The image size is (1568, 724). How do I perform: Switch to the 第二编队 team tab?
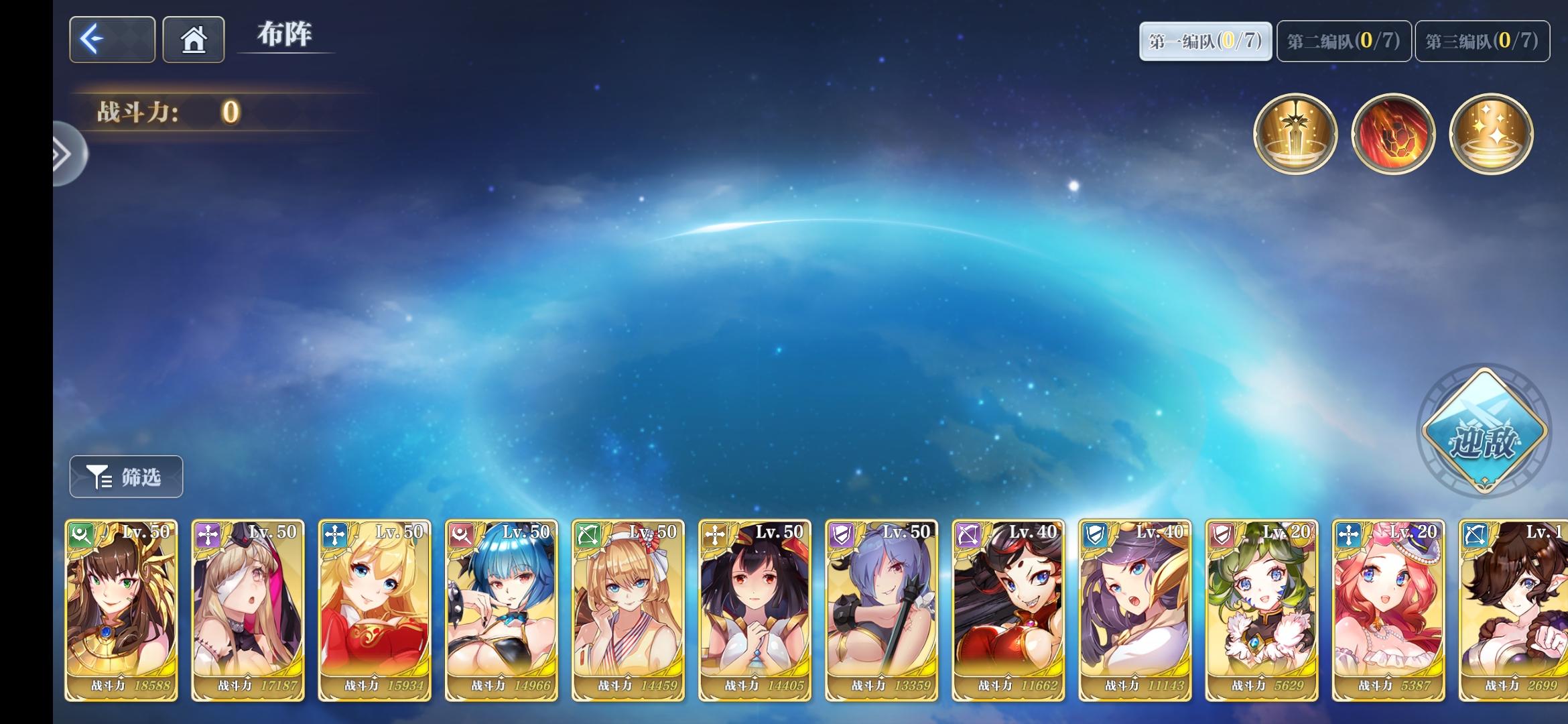click(x=1342, y=40)
